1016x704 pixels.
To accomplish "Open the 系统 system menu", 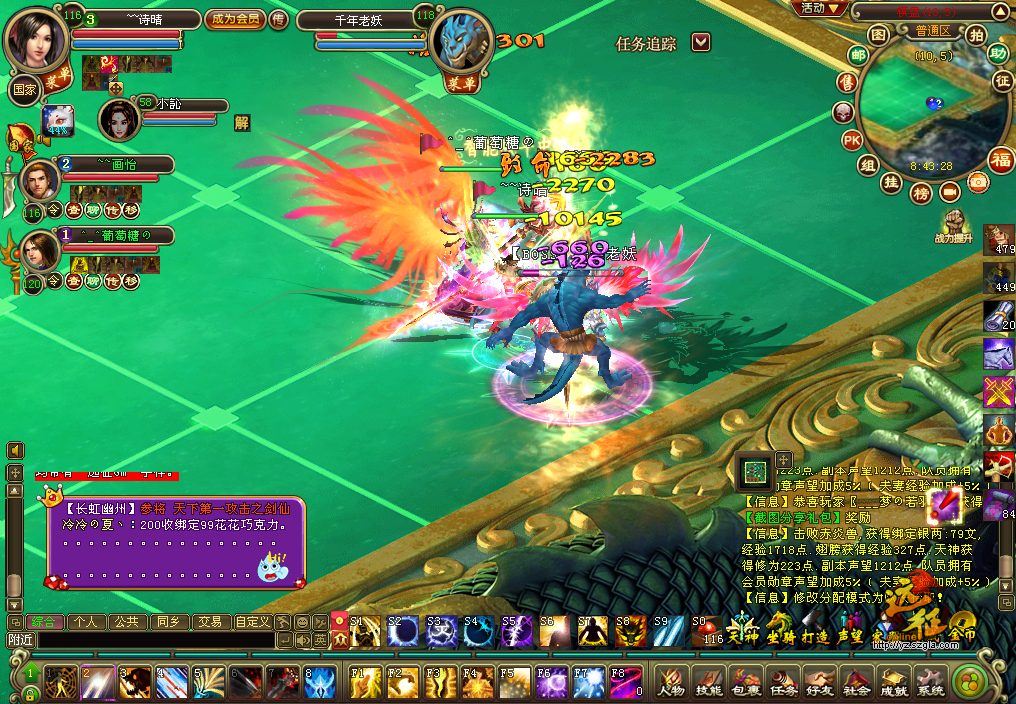I will 931,681.
